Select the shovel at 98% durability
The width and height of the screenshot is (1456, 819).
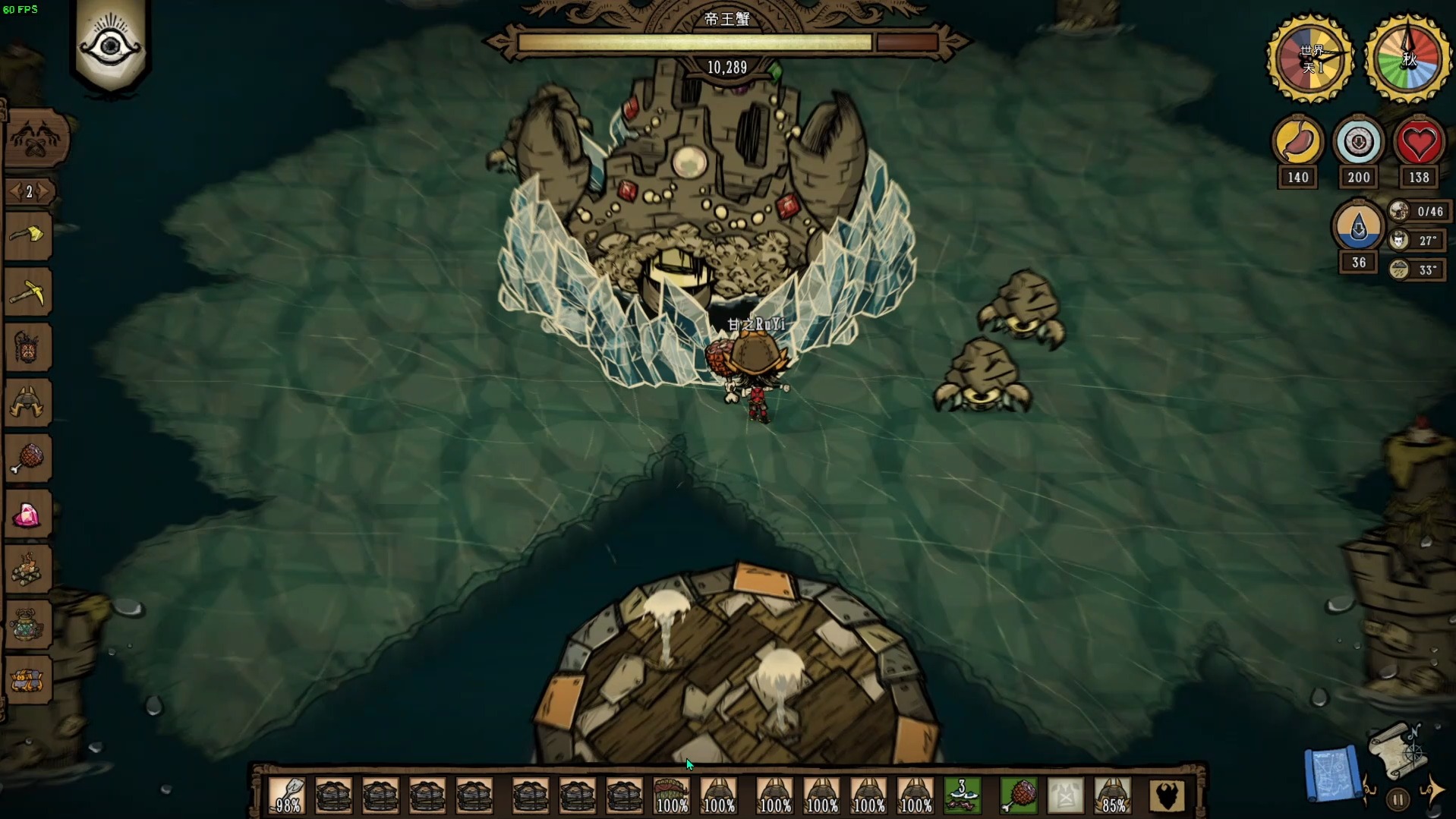tap(287, 795)
